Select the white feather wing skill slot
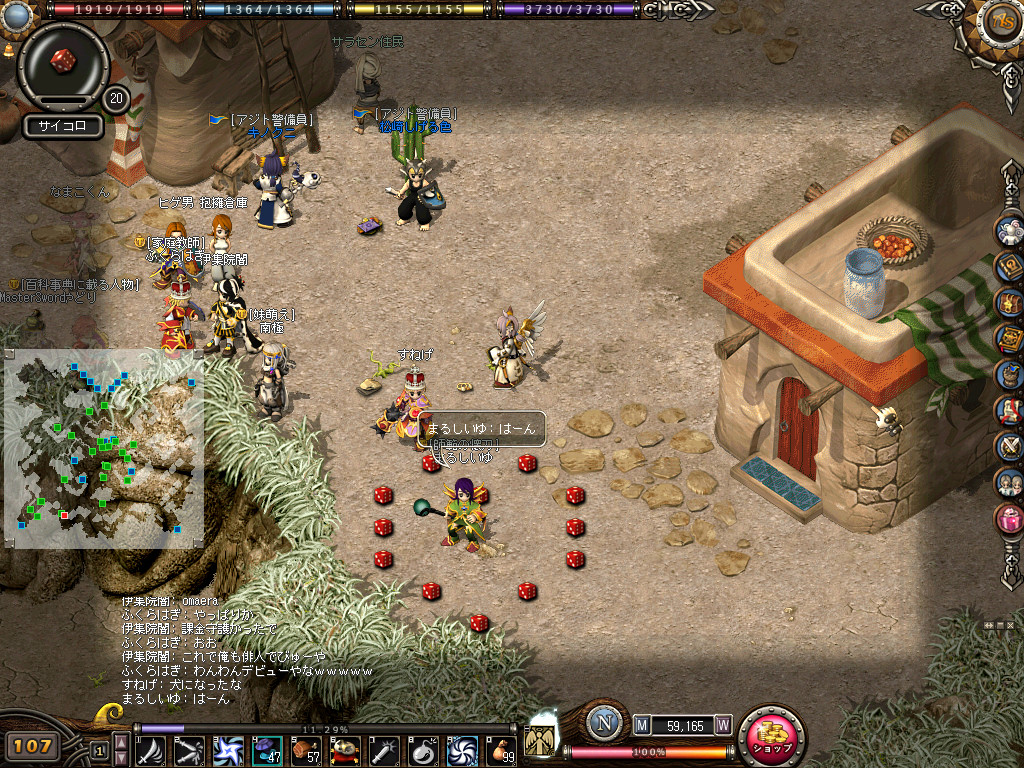This screenshot has height=768, width=1024. click(151, 749)
